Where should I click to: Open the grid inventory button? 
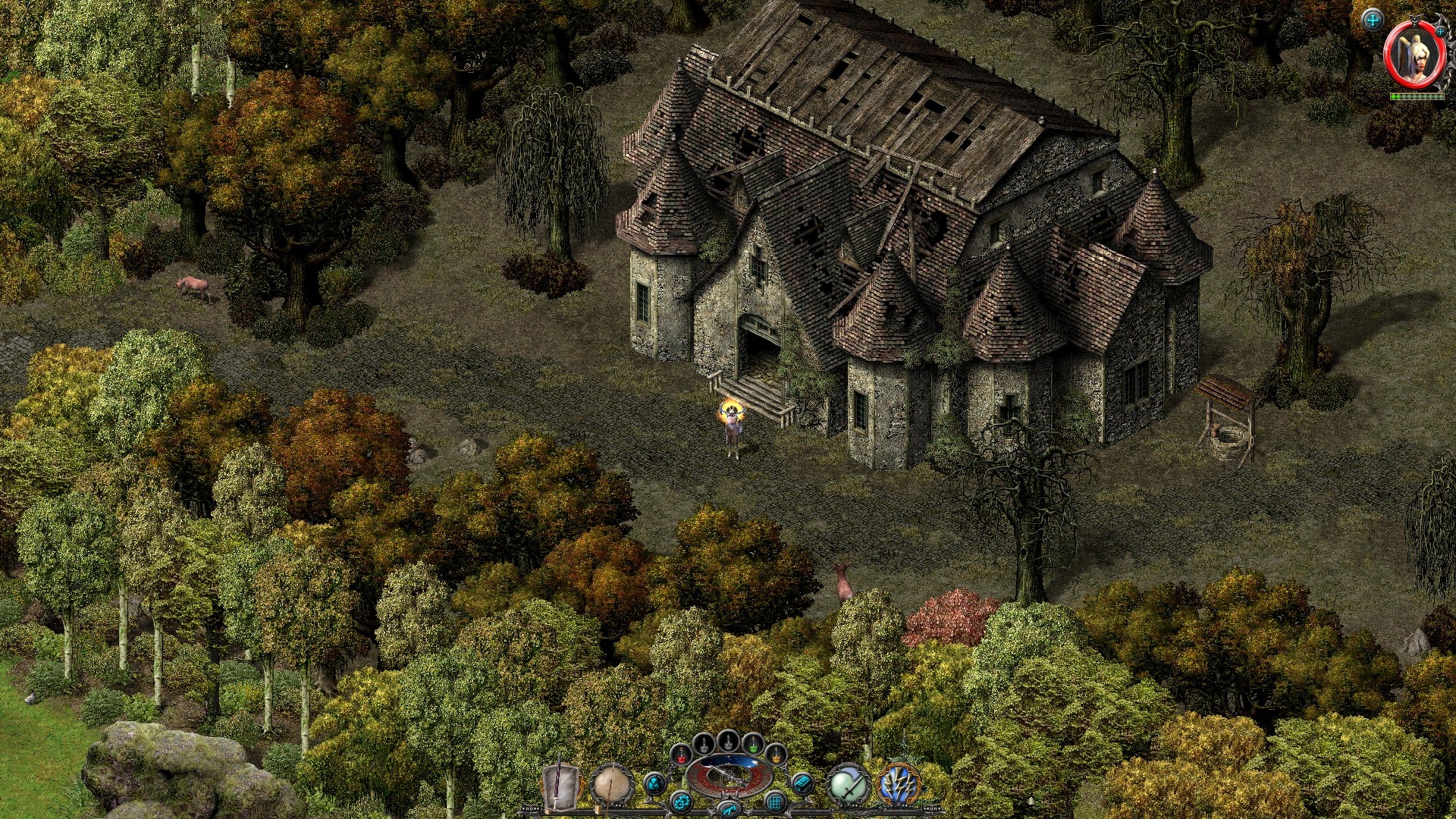click(x=775, y=802)
